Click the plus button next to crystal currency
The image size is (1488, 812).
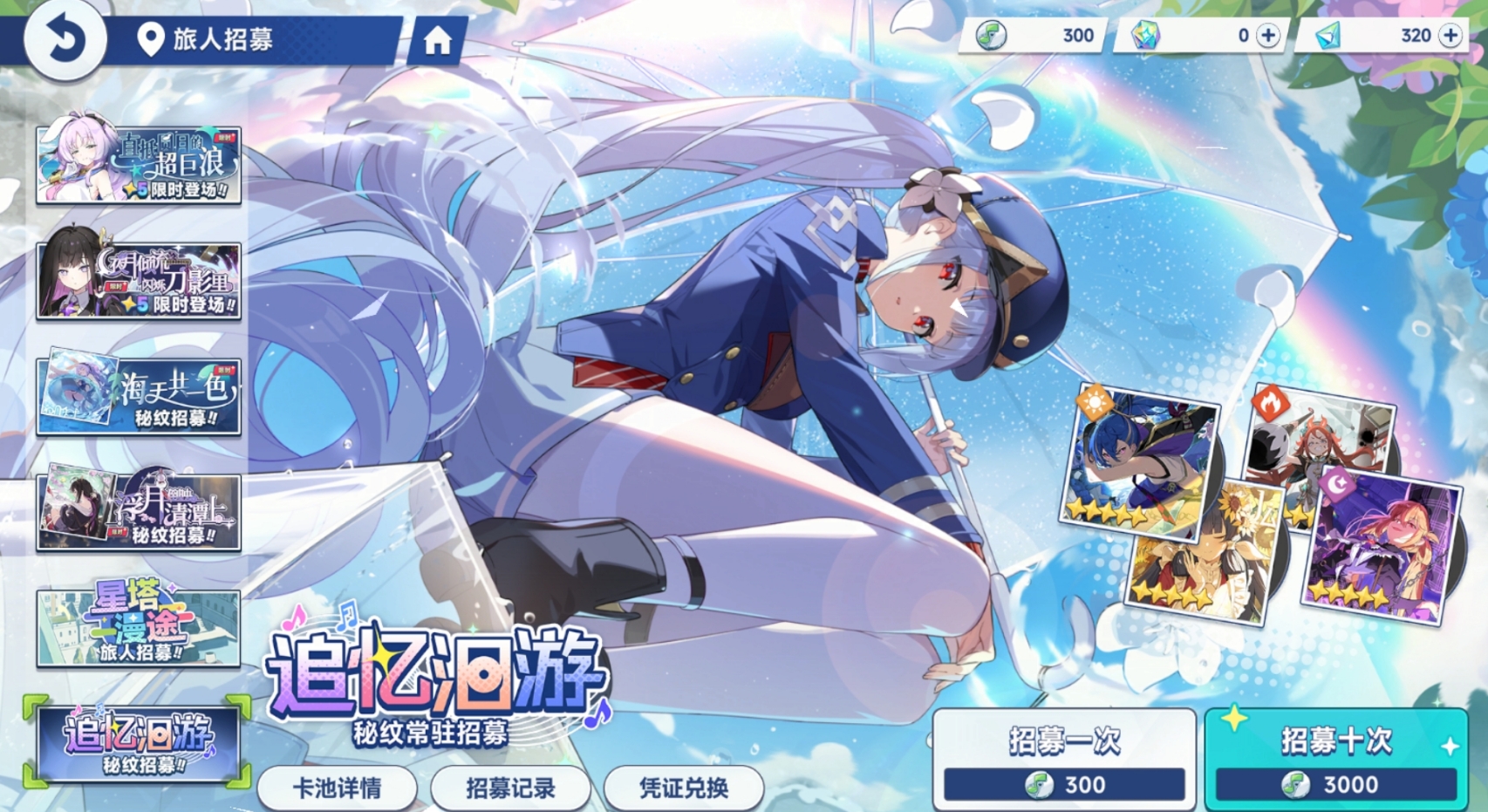[1267, 36]
